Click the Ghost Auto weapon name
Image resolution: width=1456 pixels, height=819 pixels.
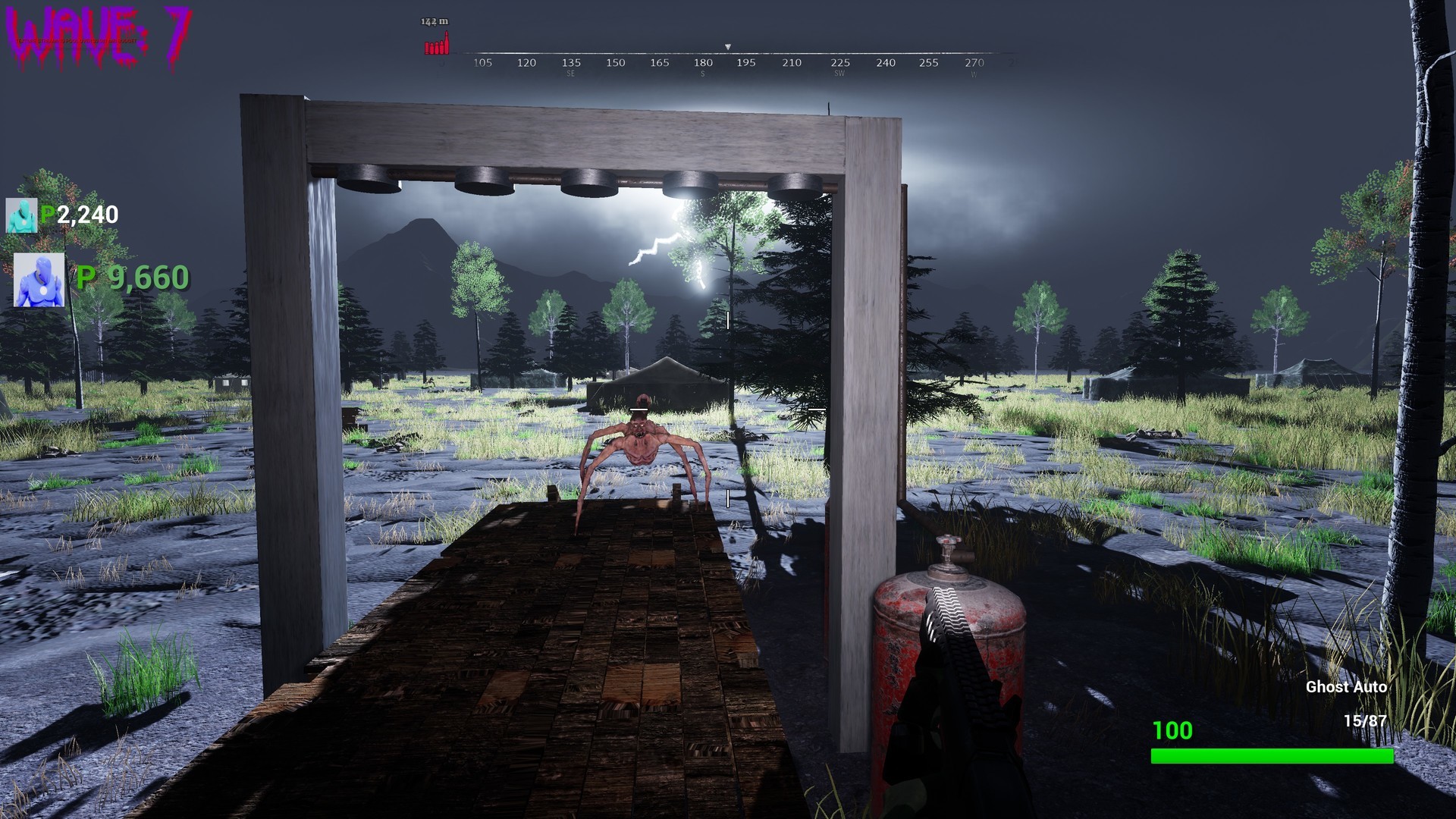tap(1348, 688)
